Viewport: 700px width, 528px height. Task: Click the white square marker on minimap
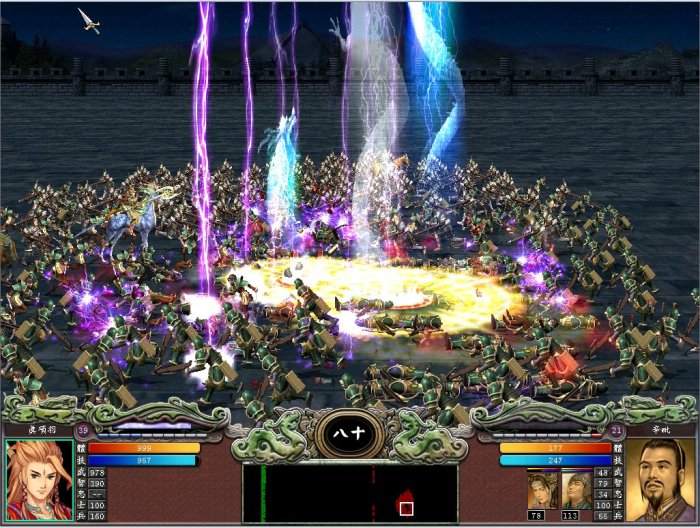click(406, 508)
